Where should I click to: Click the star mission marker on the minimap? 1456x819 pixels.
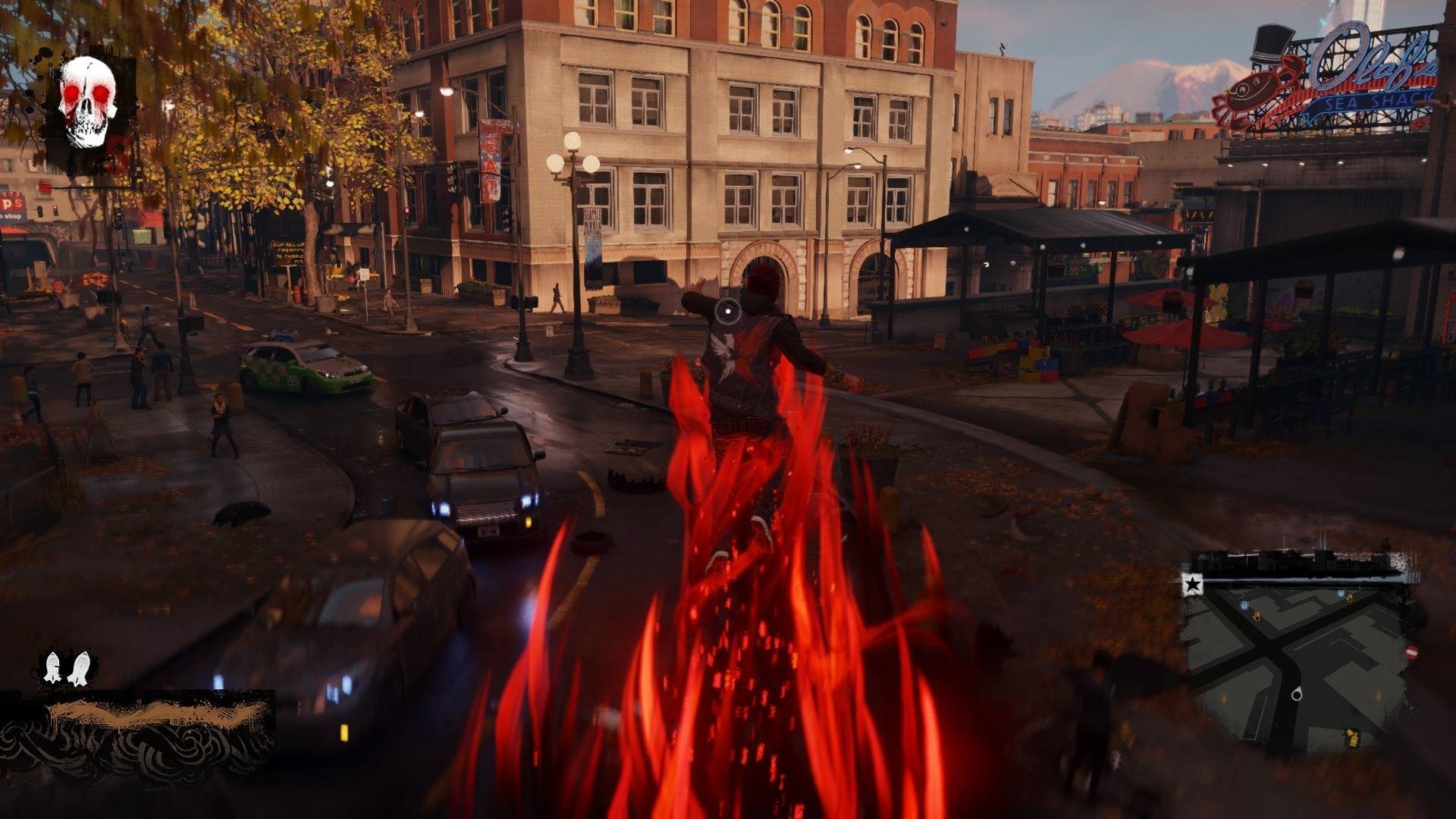[x=1193, y=584]
